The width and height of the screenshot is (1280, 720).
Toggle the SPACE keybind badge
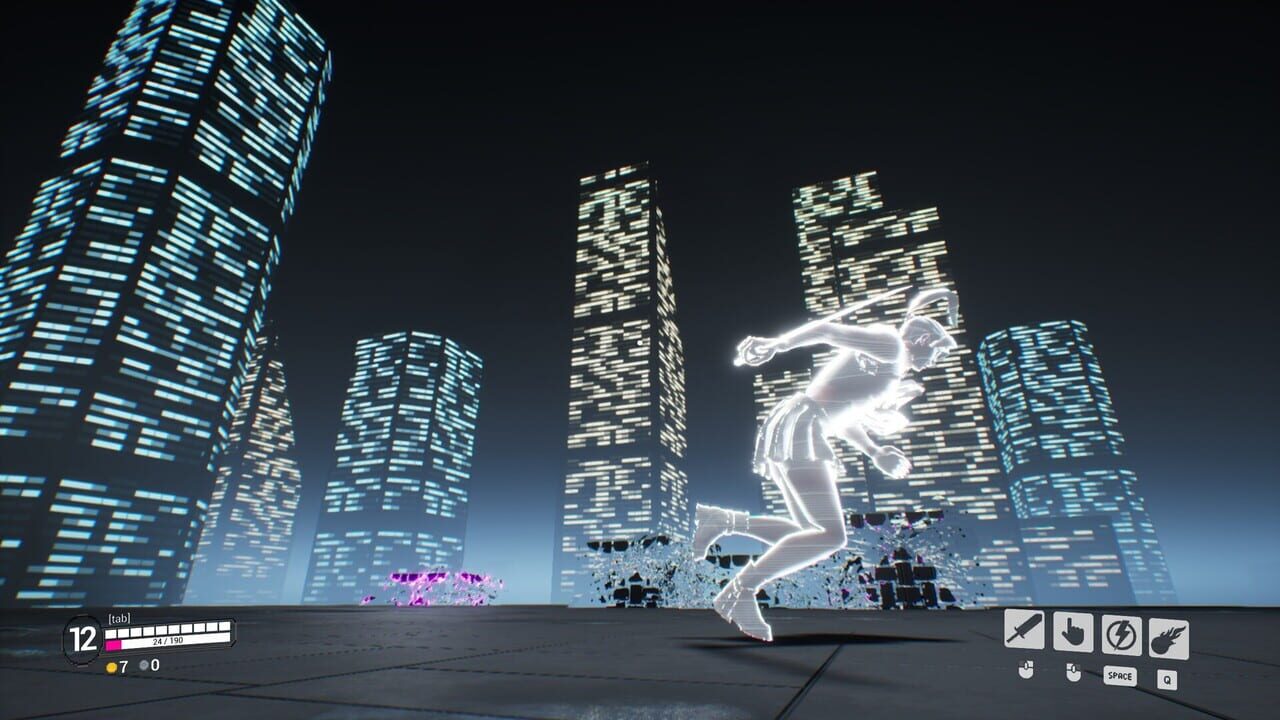point(1120,676)
